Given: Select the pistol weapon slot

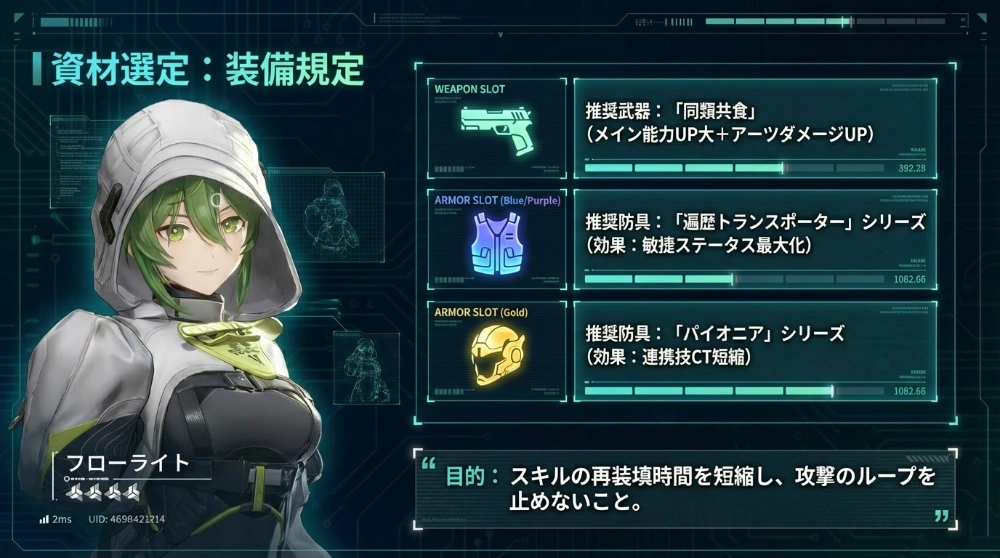Looking at the screenshot, I should (x=496, y=128).
